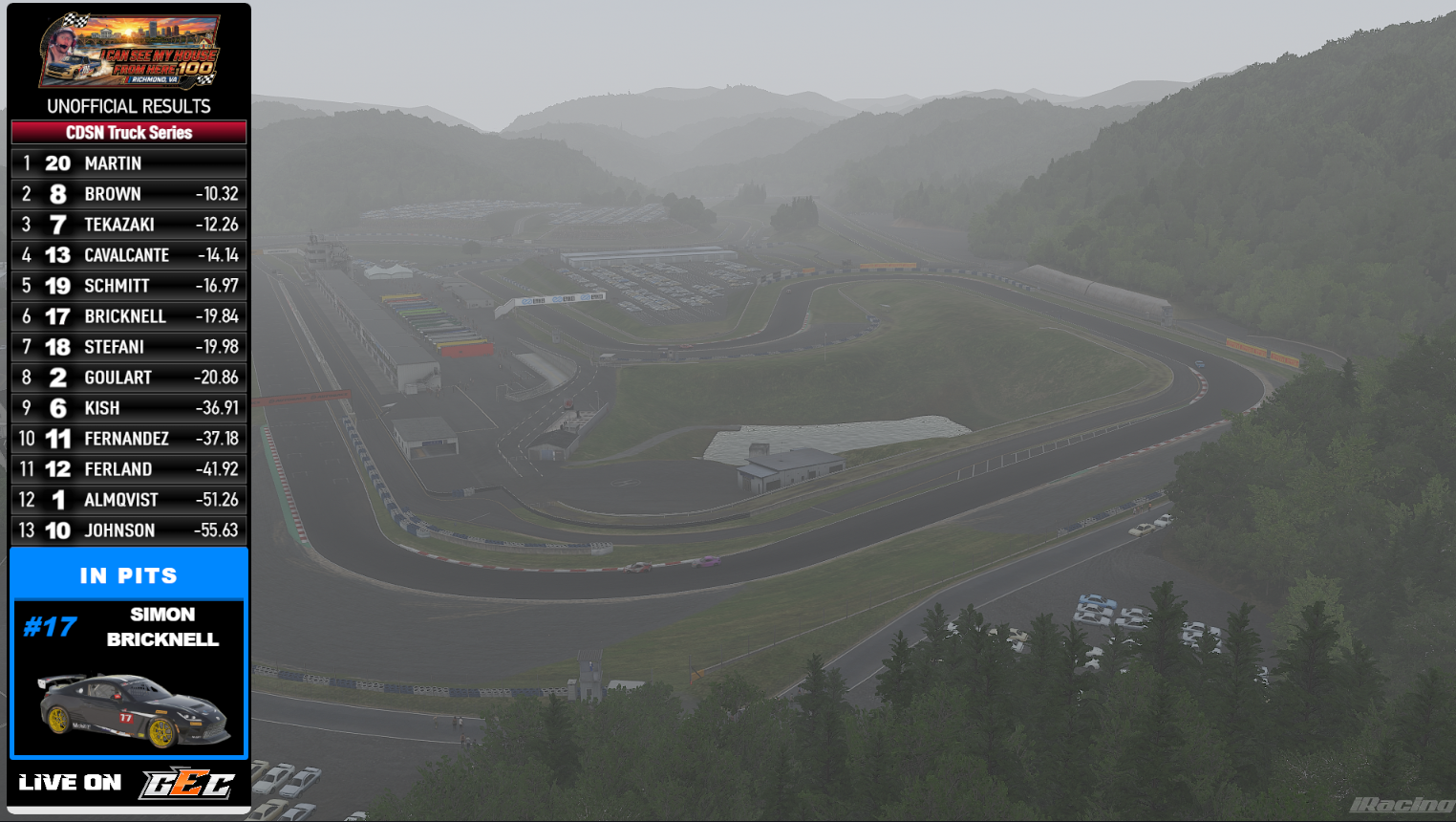Screen dimensions: 1456x822
Task: Click the I Can See My House 100 logo
Action: [x=129, y=52]
